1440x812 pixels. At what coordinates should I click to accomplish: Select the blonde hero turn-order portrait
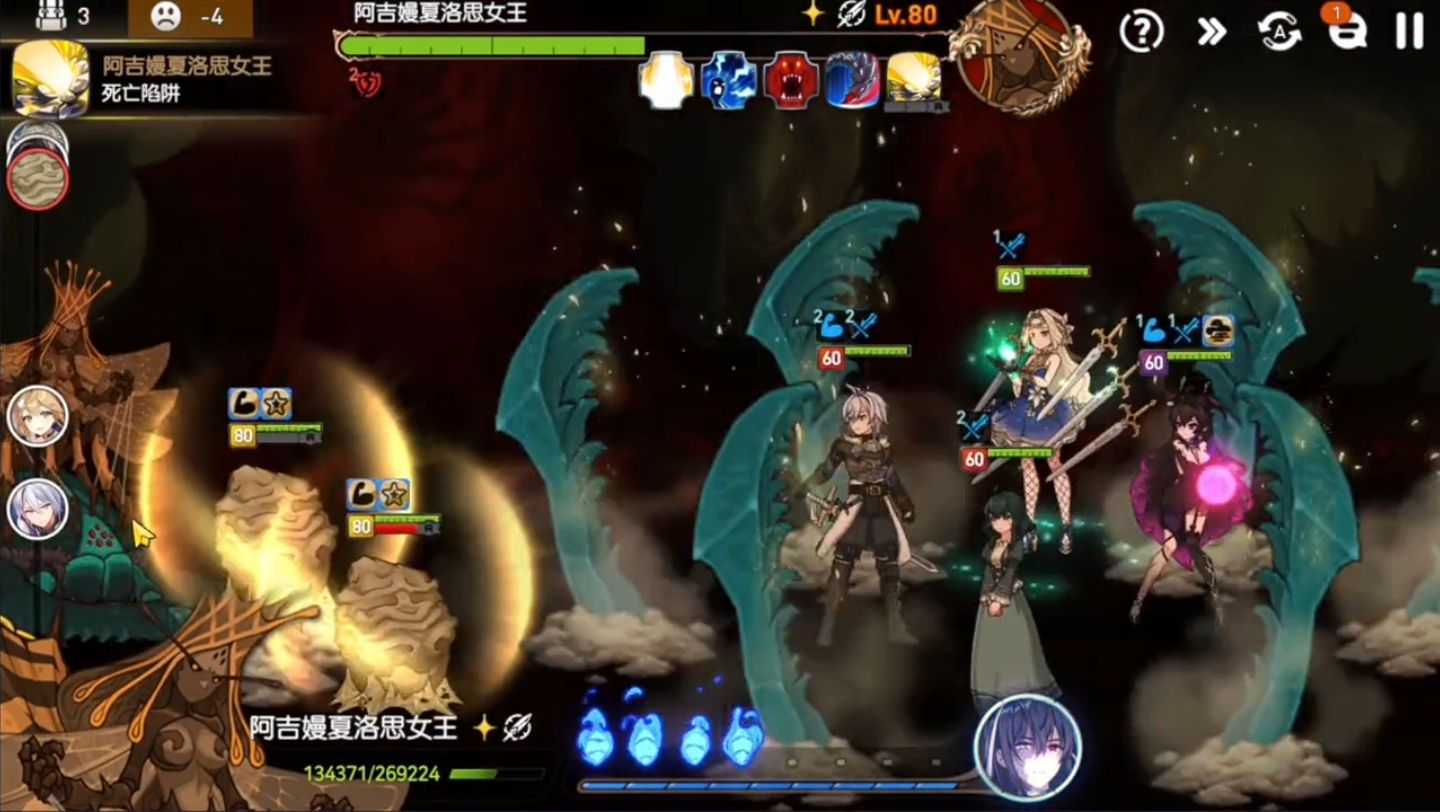38,416
